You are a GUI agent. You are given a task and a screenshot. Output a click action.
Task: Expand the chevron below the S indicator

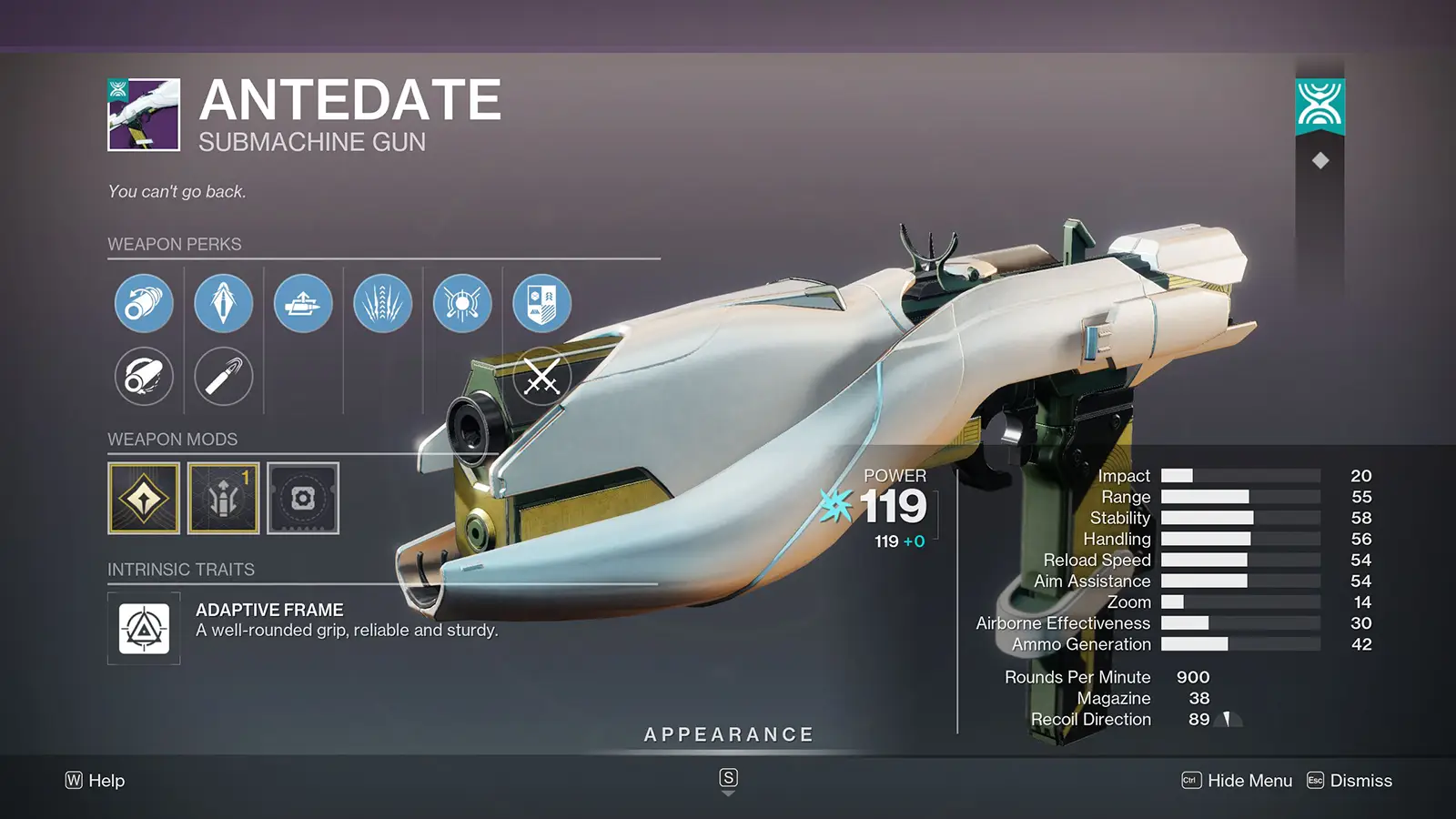(x=728, y=793)
